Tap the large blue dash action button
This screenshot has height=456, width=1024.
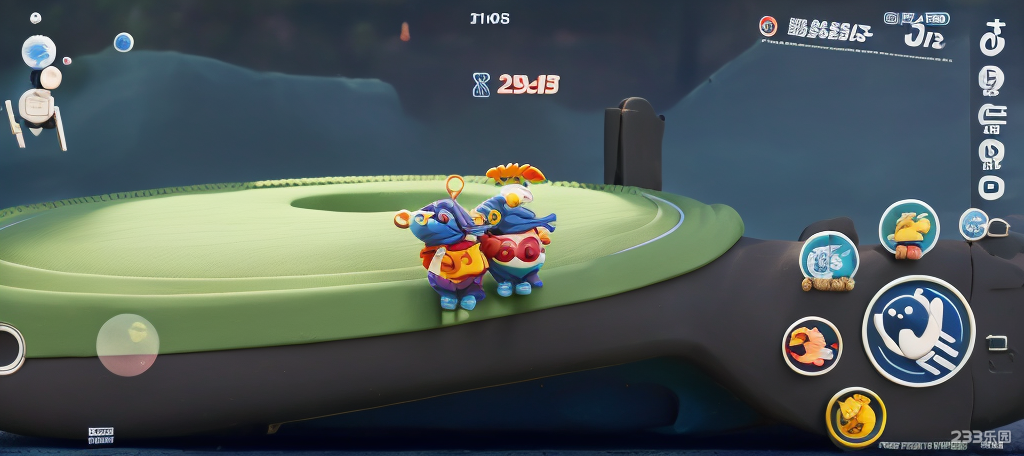[918, 331]
